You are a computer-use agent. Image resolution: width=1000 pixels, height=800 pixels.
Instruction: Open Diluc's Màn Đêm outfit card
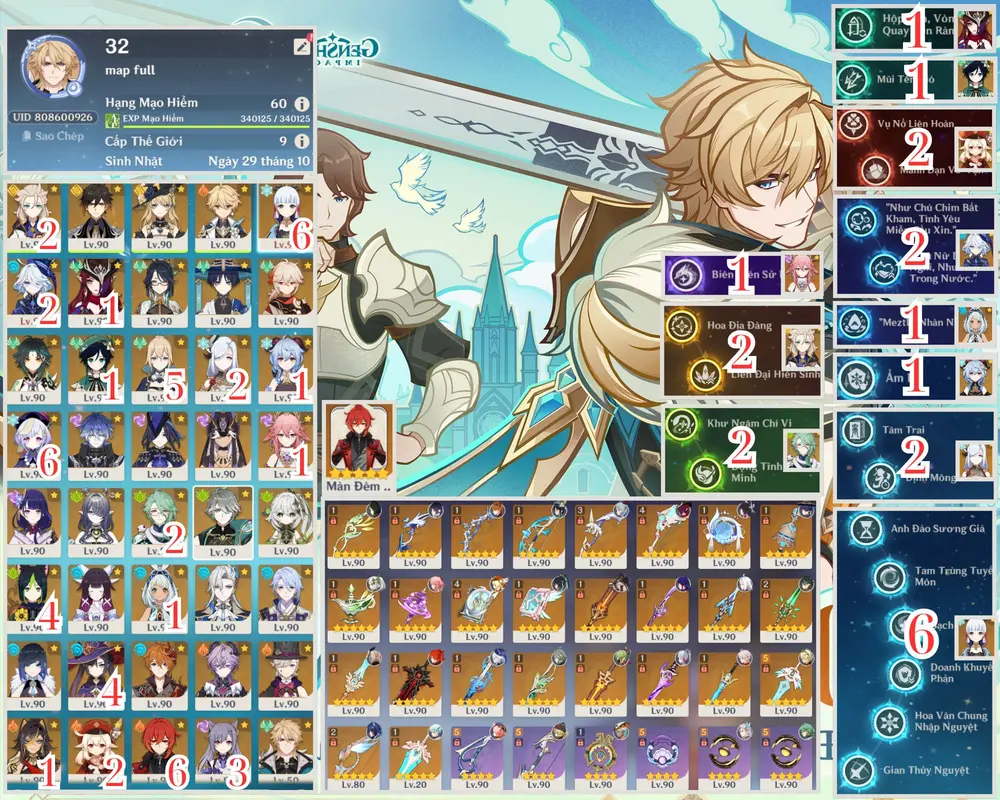point(360,446)
